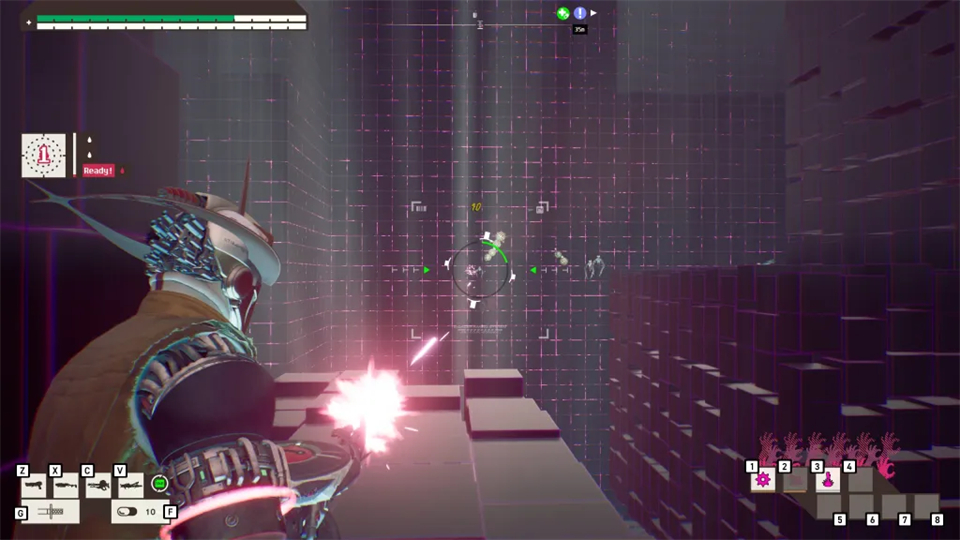Select the first weapon slot labeled Z
This screenshot has height=540, width=960.
point(34,486)
